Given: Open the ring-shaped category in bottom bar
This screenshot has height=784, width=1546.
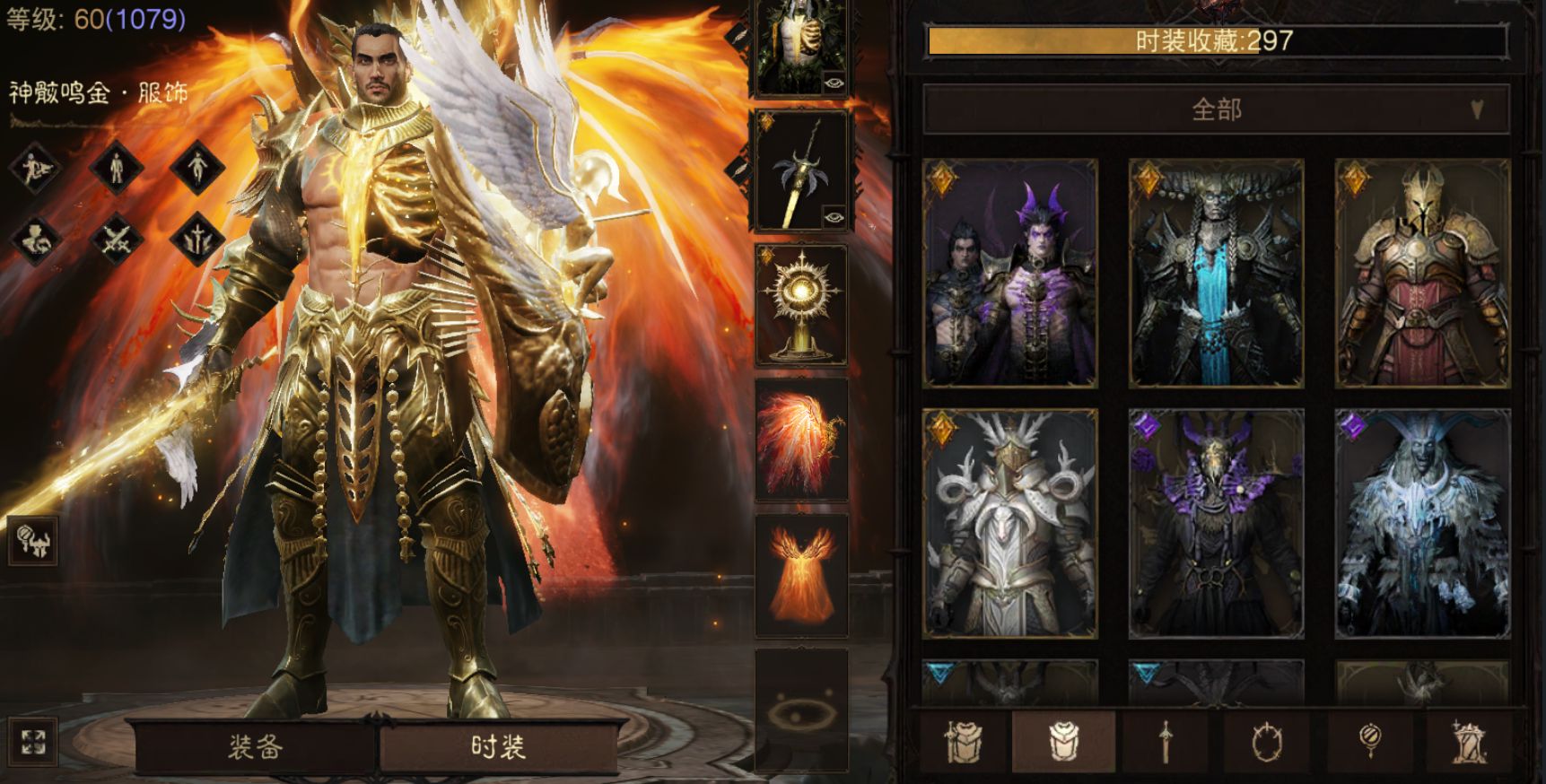Looking at the screenshot, I should [x=1267, y=743].
